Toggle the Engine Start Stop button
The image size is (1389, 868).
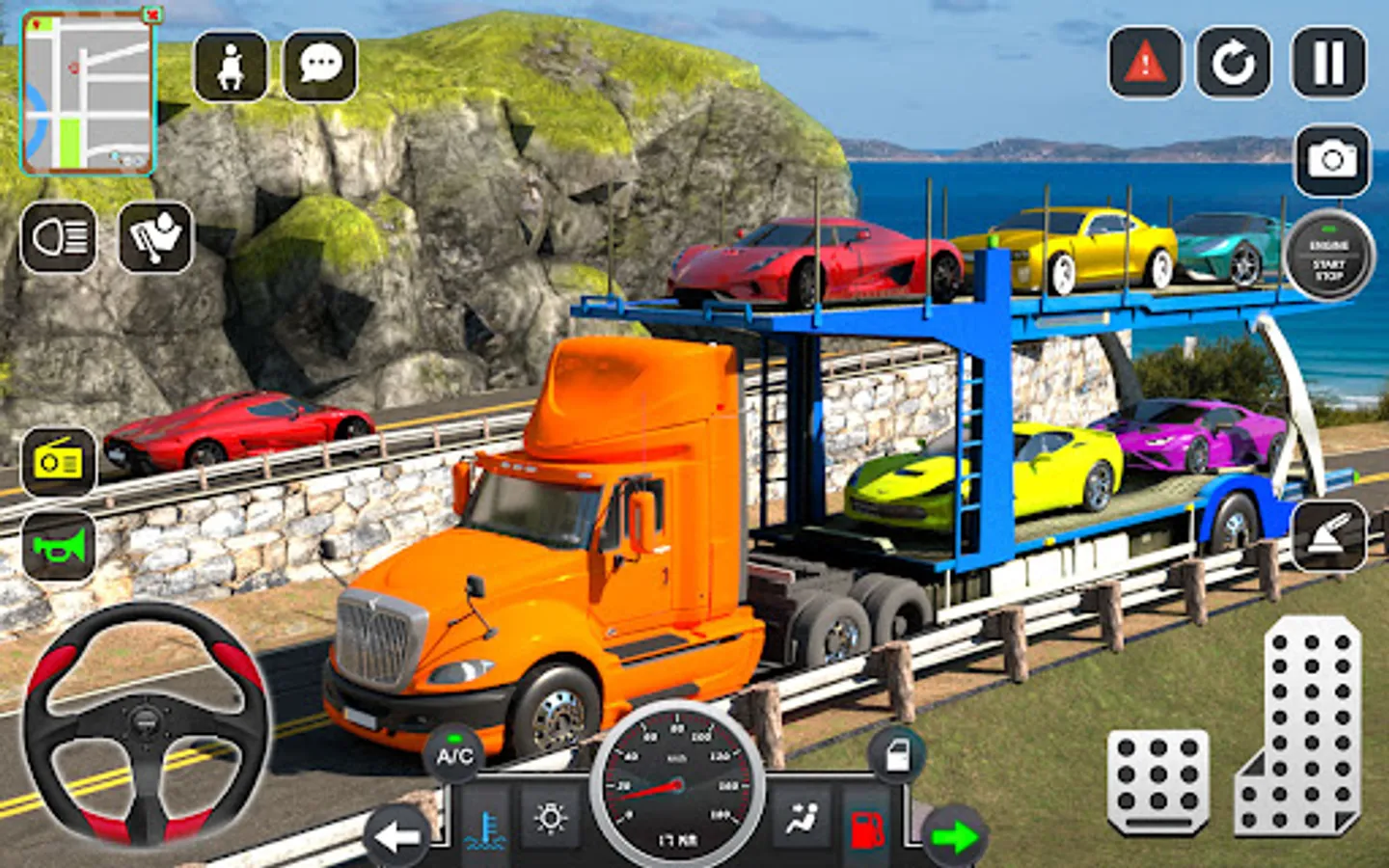[x=1328, y=257]
